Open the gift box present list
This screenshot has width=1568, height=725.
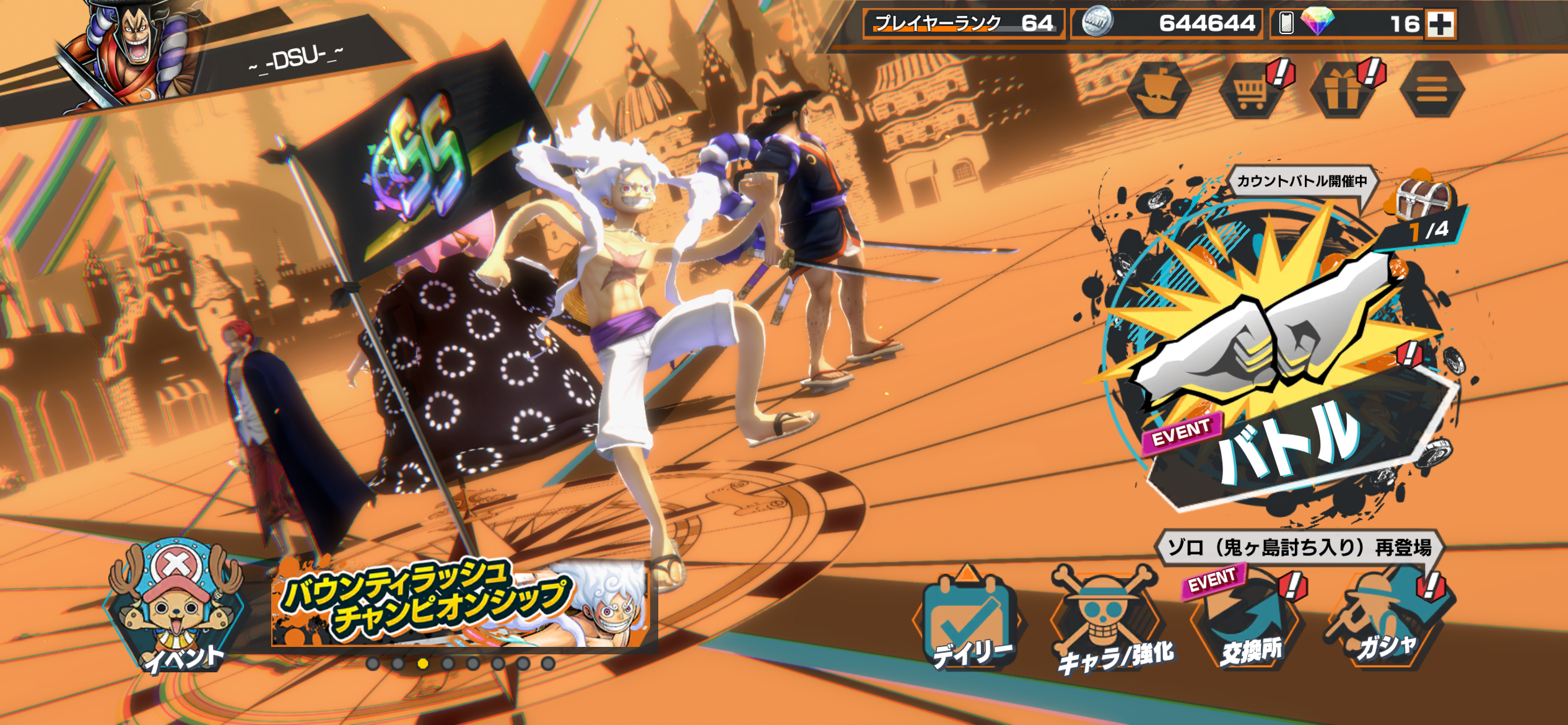click(x=1341, y=91)
